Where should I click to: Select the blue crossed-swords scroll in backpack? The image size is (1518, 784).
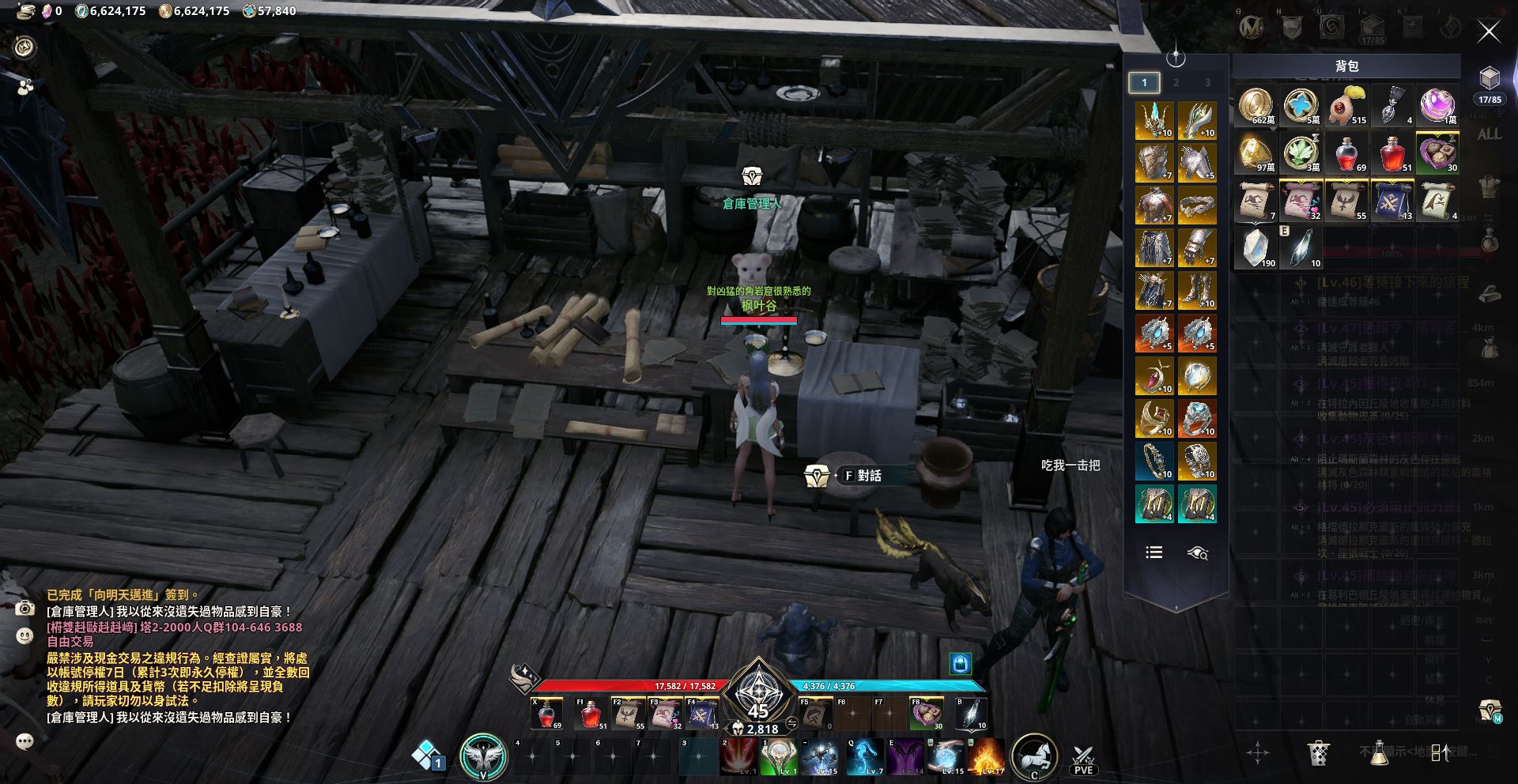[x=1391, y=200]
